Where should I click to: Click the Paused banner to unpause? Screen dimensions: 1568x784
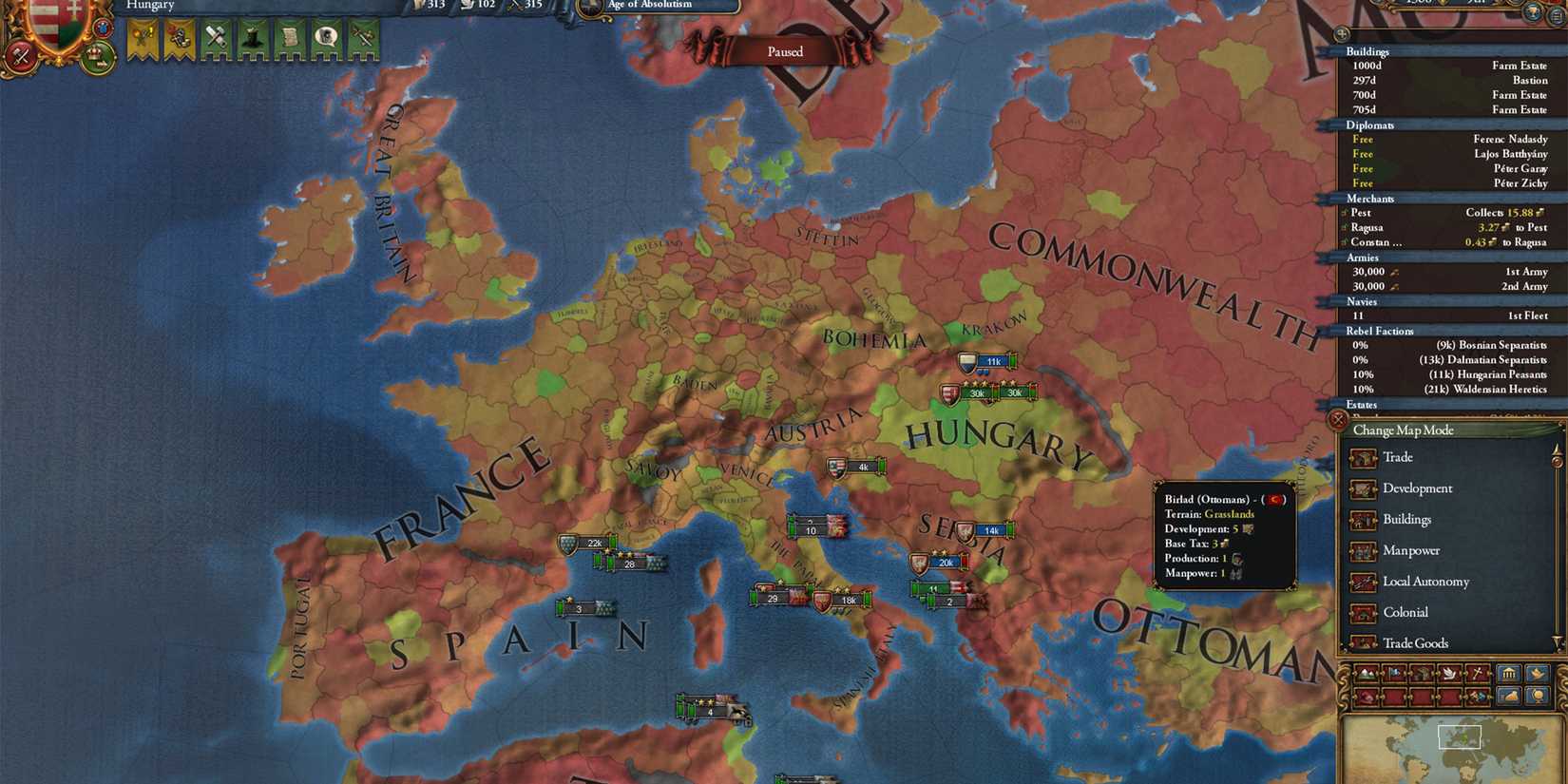(786, 51)
